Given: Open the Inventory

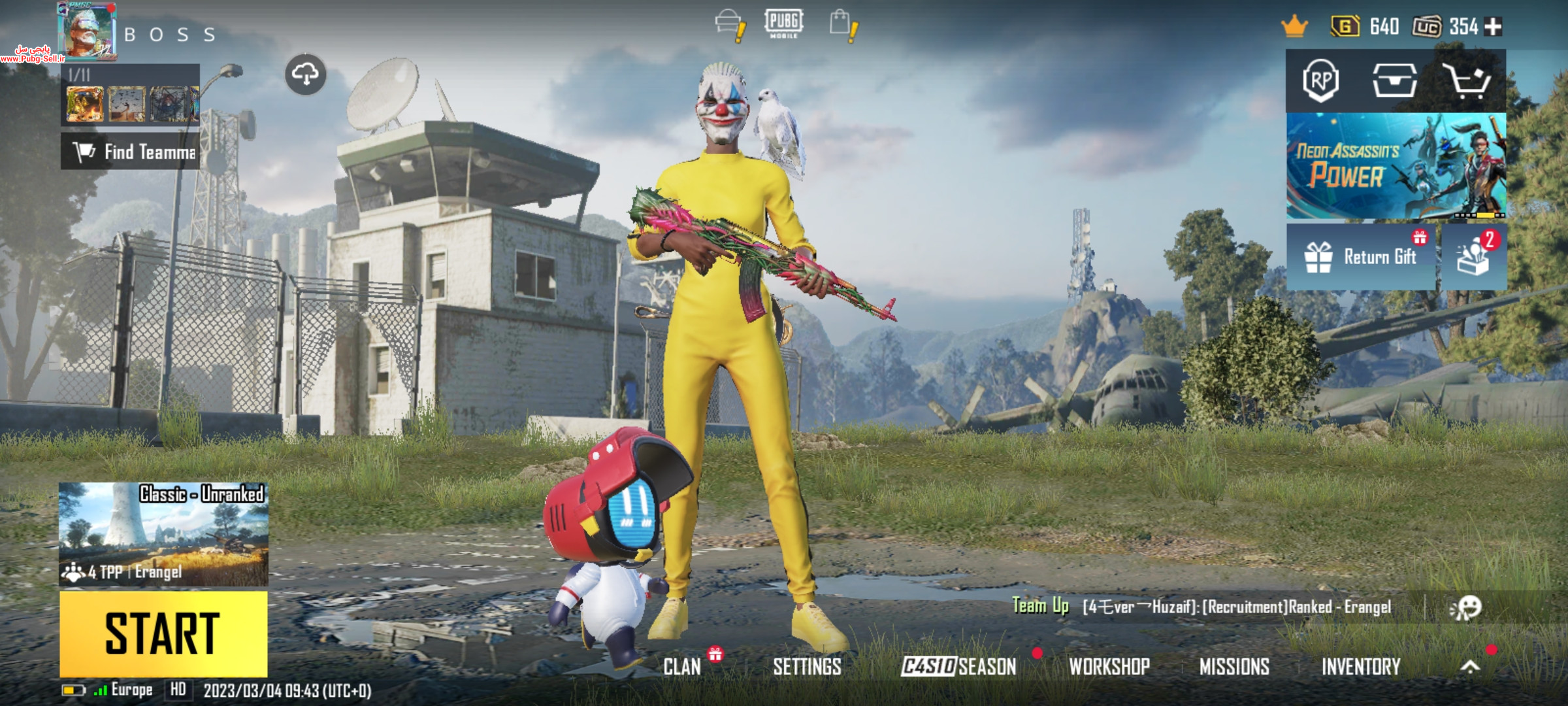Looking at the screenshot, I should pyautogui.click(x=1361, y=666).
